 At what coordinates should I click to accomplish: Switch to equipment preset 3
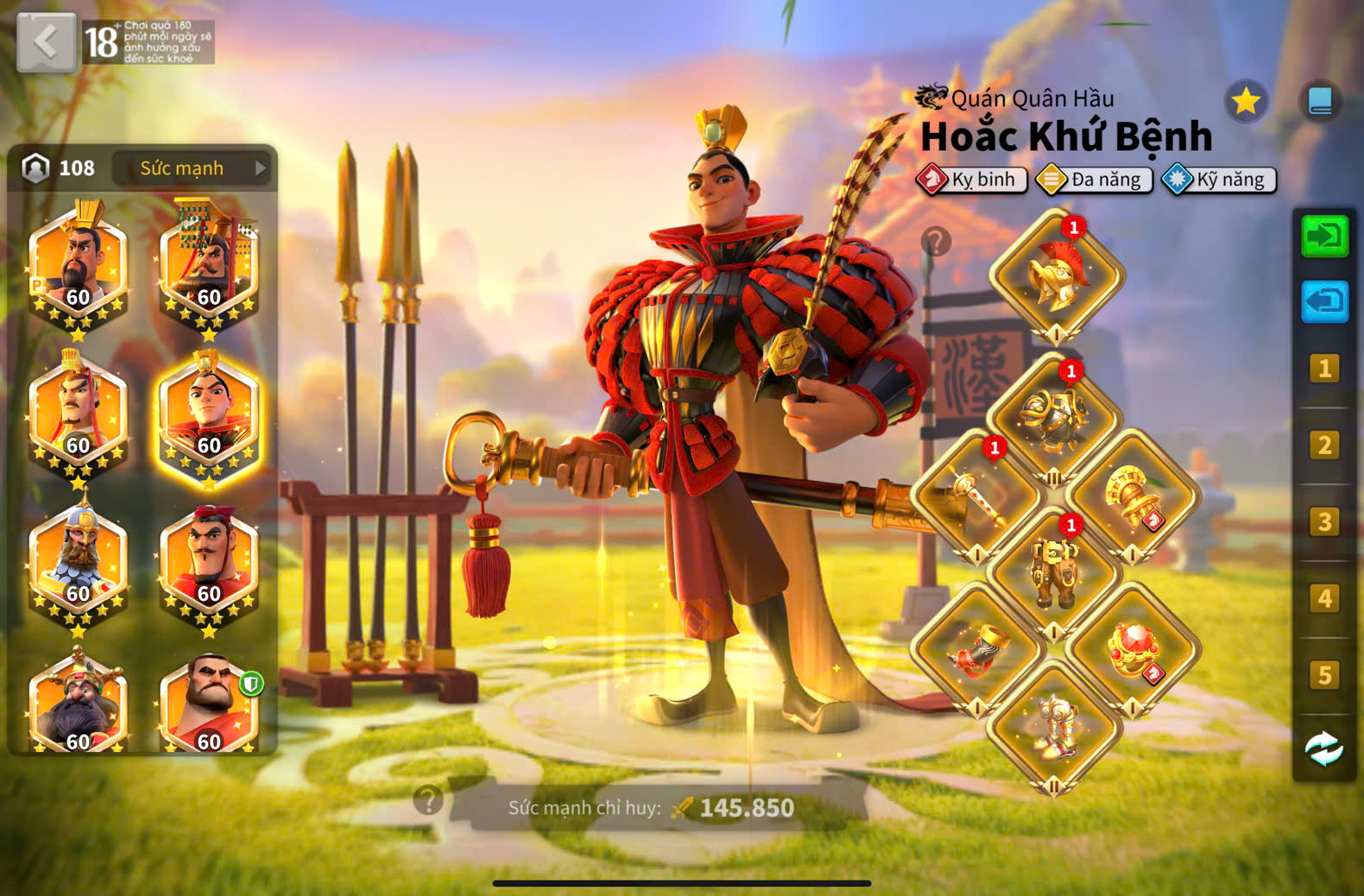(x=1323, y=522)
